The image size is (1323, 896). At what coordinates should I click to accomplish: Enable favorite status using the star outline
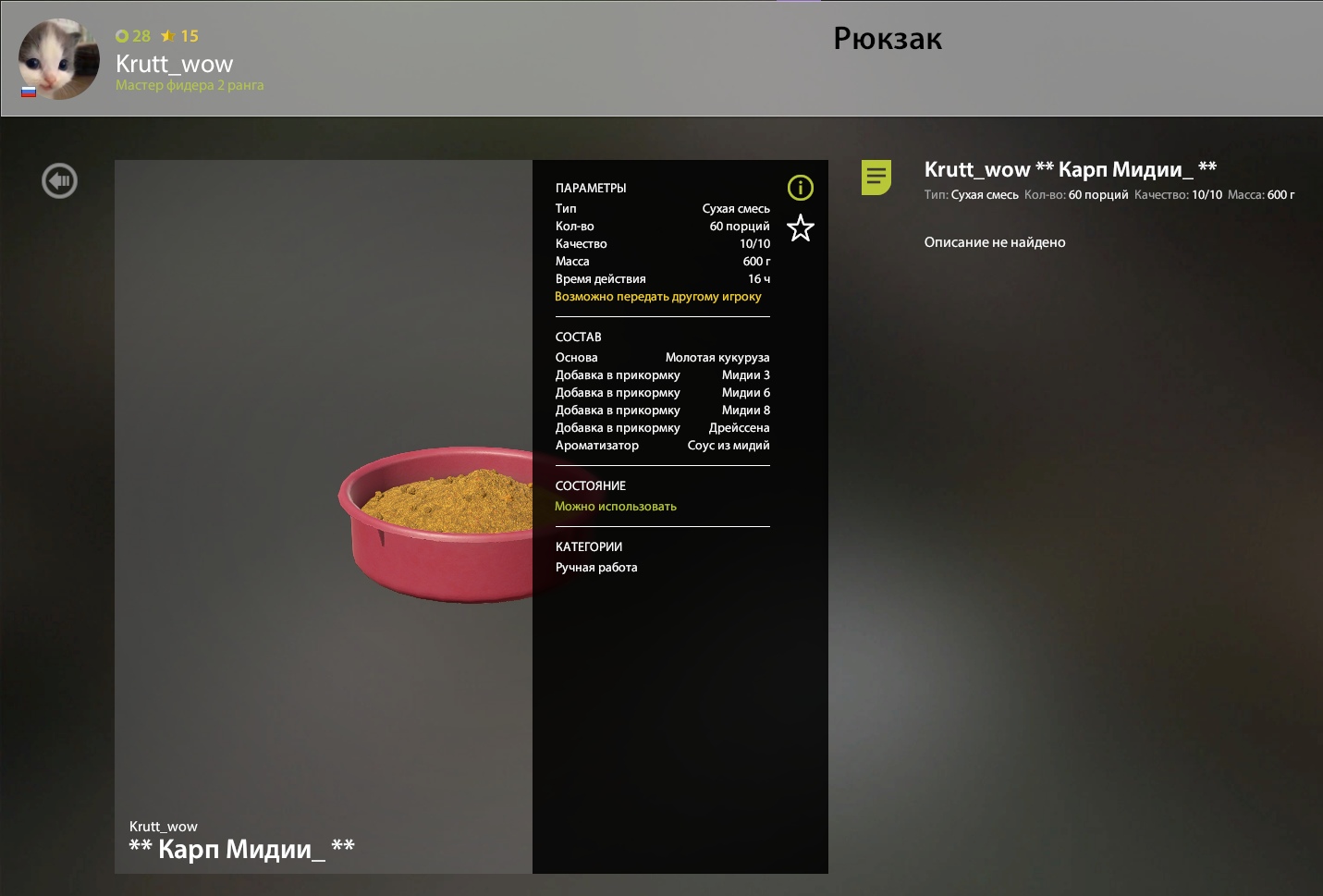[801, 228]
